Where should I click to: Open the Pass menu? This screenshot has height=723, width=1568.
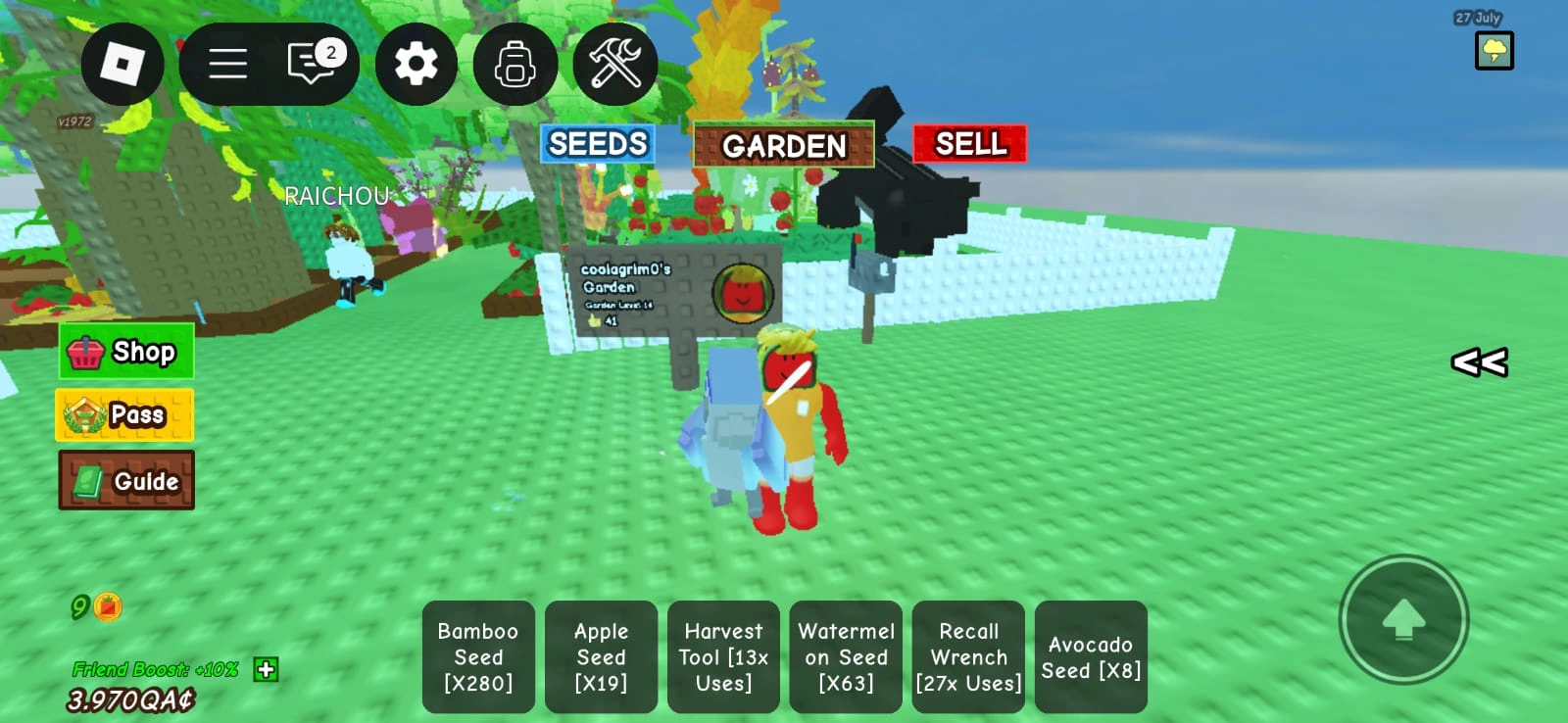click(123, 414)
